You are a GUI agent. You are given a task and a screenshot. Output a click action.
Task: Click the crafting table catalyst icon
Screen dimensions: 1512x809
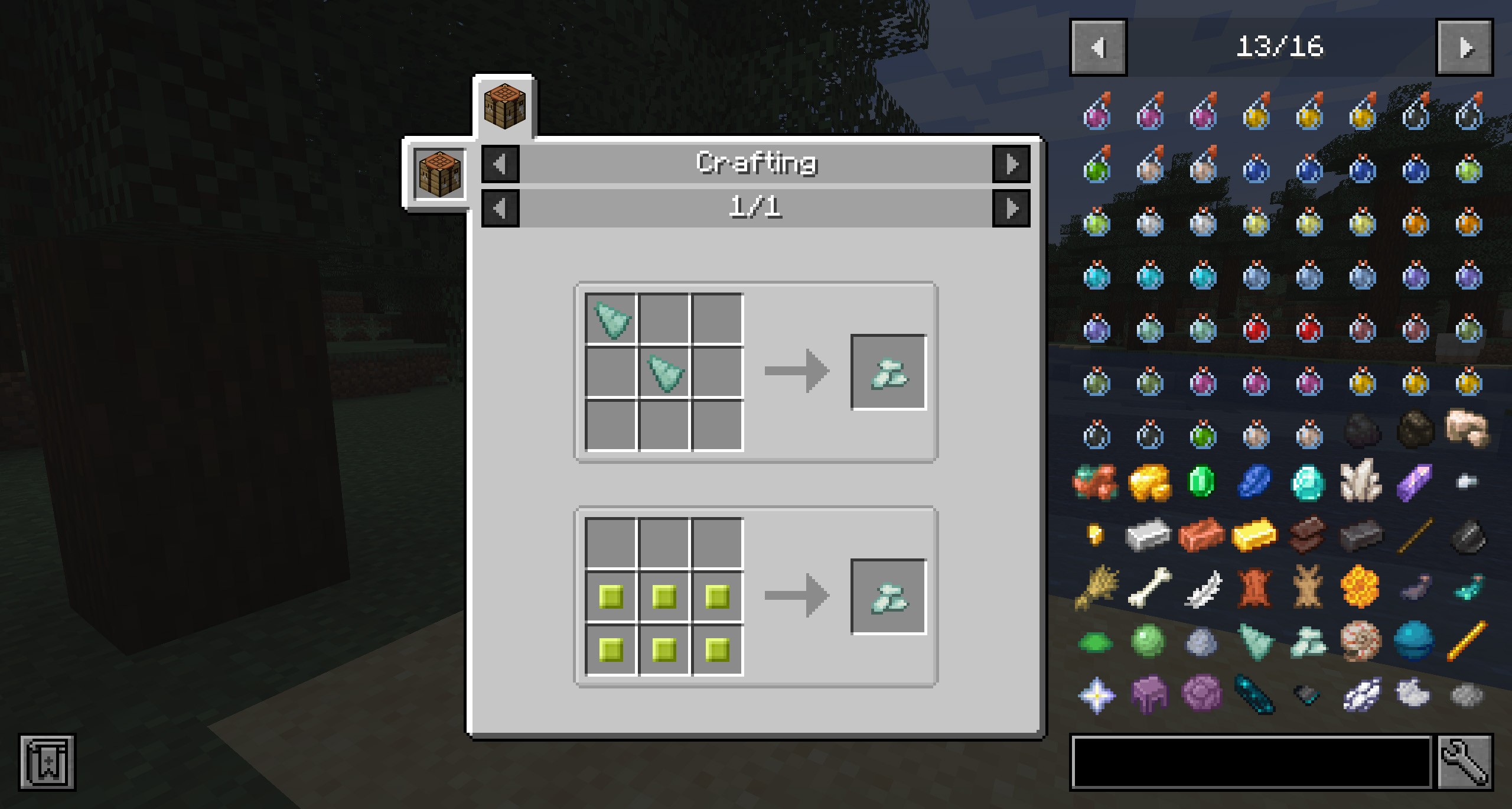439,174
